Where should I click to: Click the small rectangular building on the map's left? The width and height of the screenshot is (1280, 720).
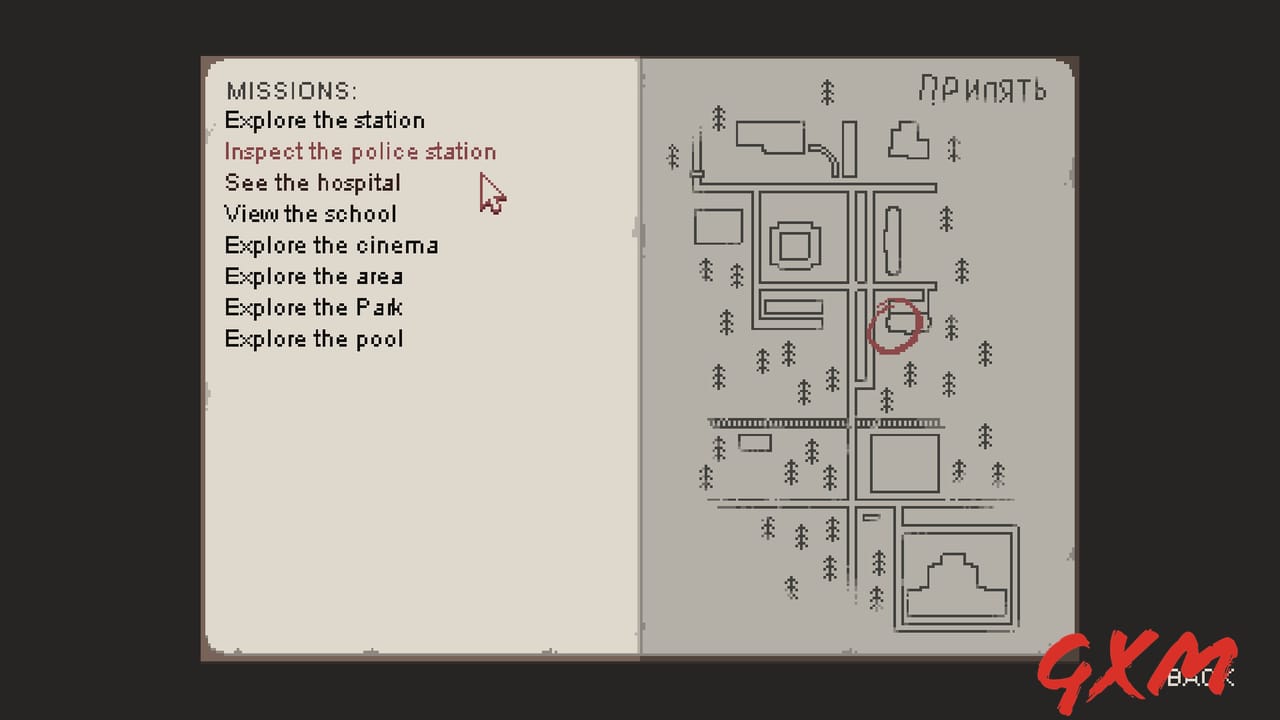pyautogui.click(x=717, y=228)
